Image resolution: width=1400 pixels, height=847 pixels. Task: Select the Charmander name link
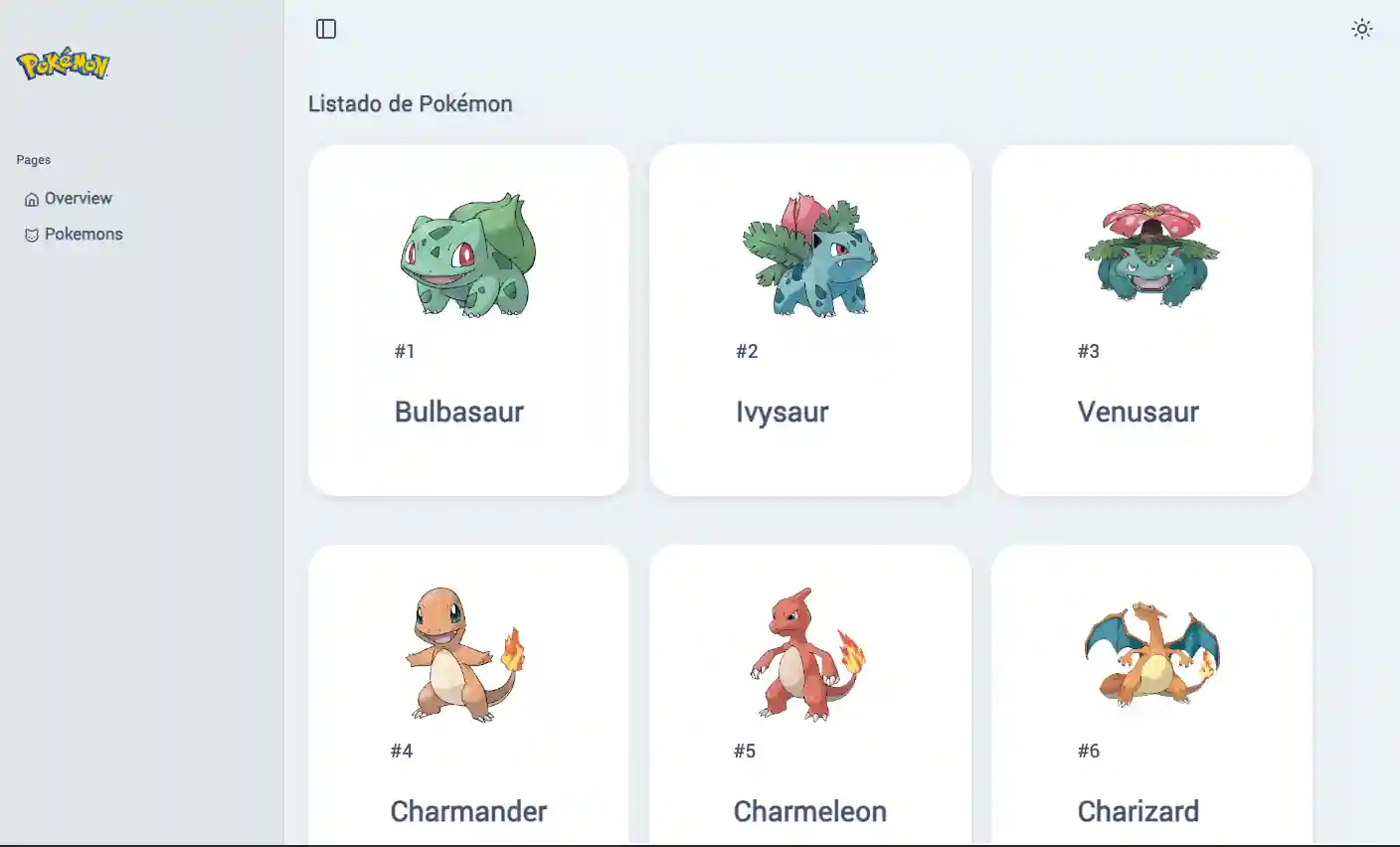pos(468,811)
